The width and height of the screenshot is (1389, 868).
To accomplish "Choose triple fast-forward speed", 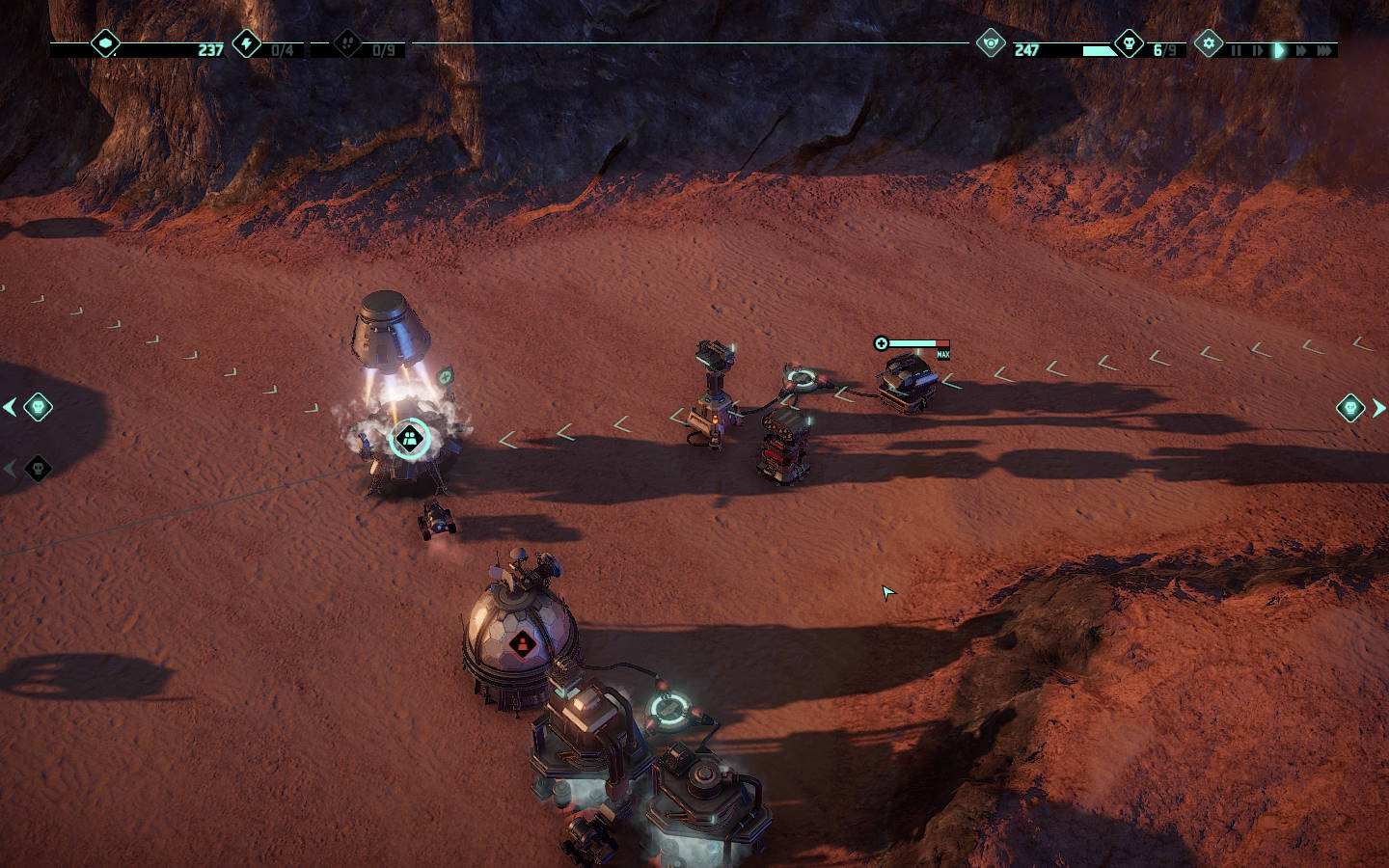I will tap(1324, 50).
